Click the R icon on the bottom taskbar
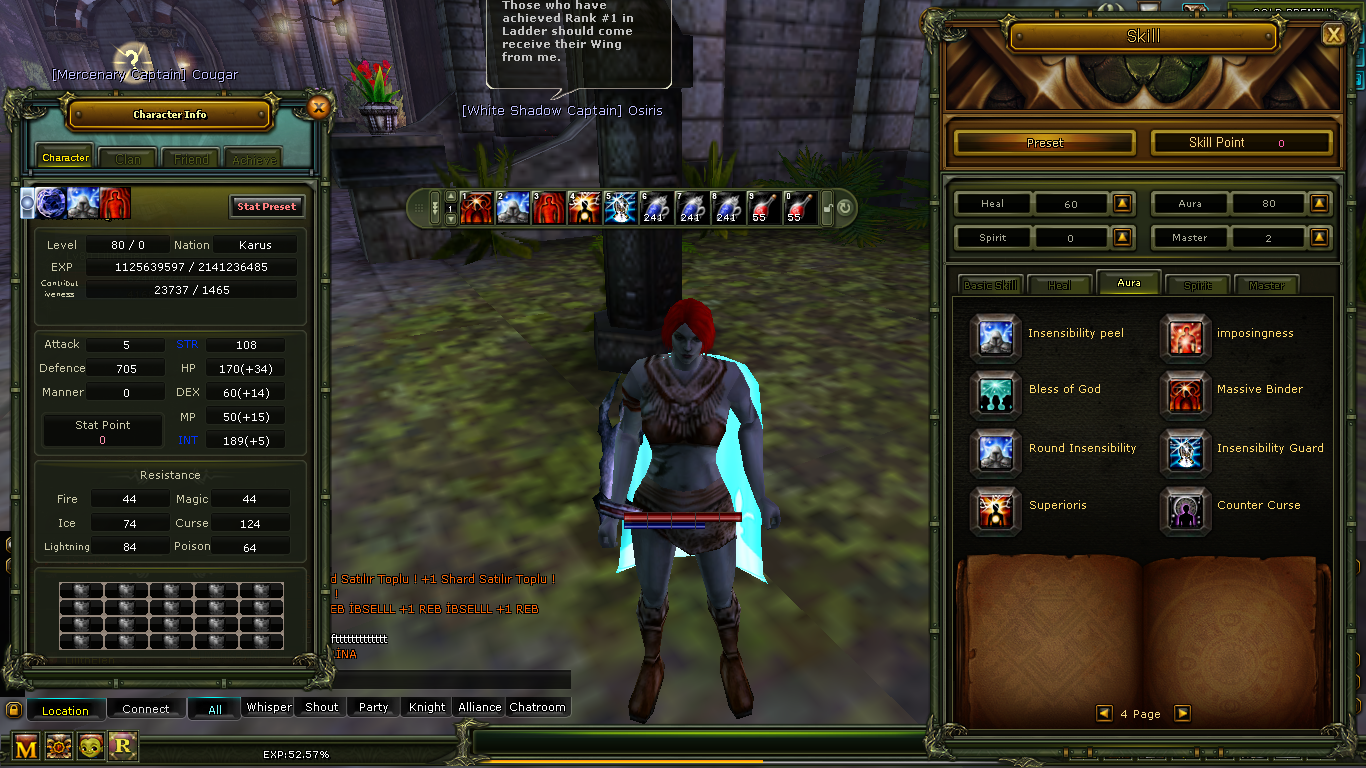This screenshot has width=1366, height=768. tap(122, 746)
